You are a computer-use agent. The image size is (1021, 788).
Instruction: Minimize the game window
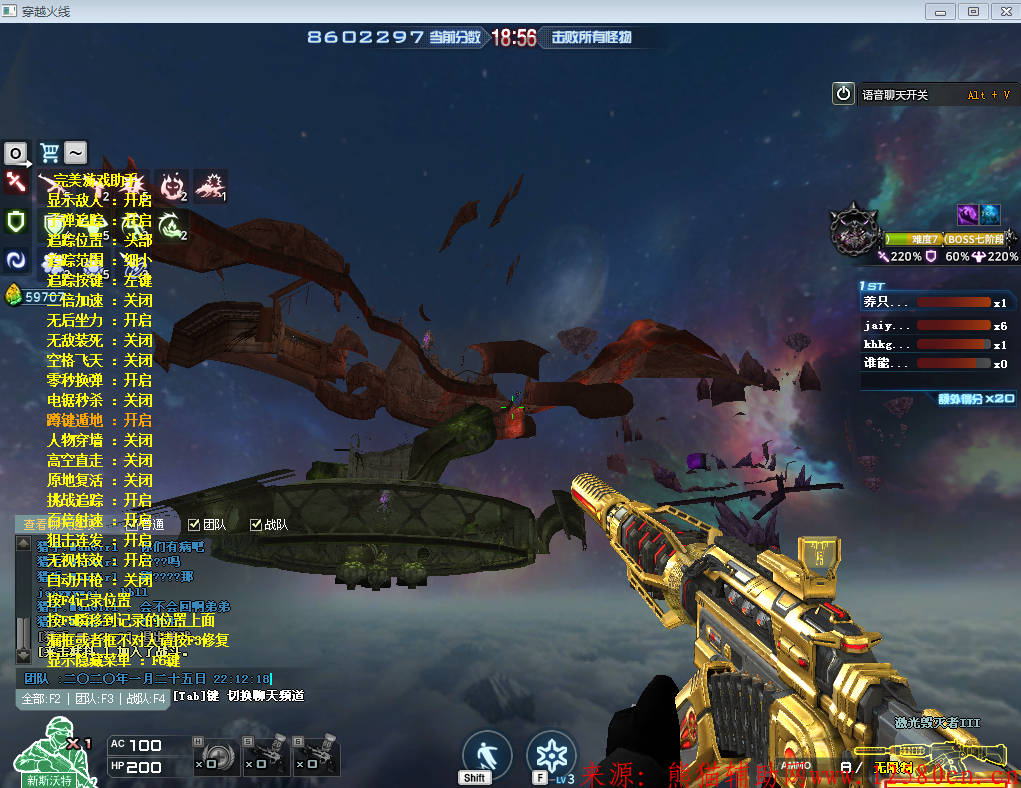[x=940, y=11]
